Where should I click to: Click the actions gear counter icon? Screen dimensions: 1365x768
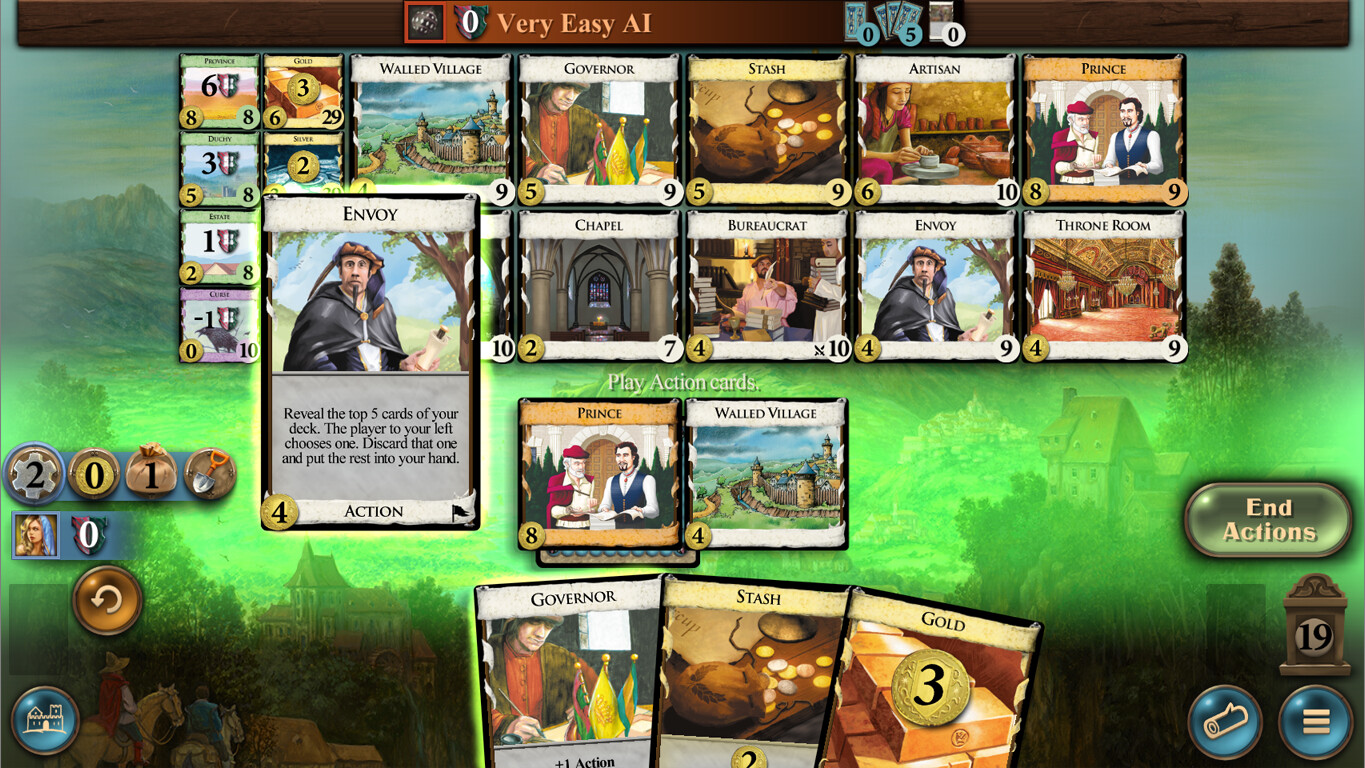point(35,475)
